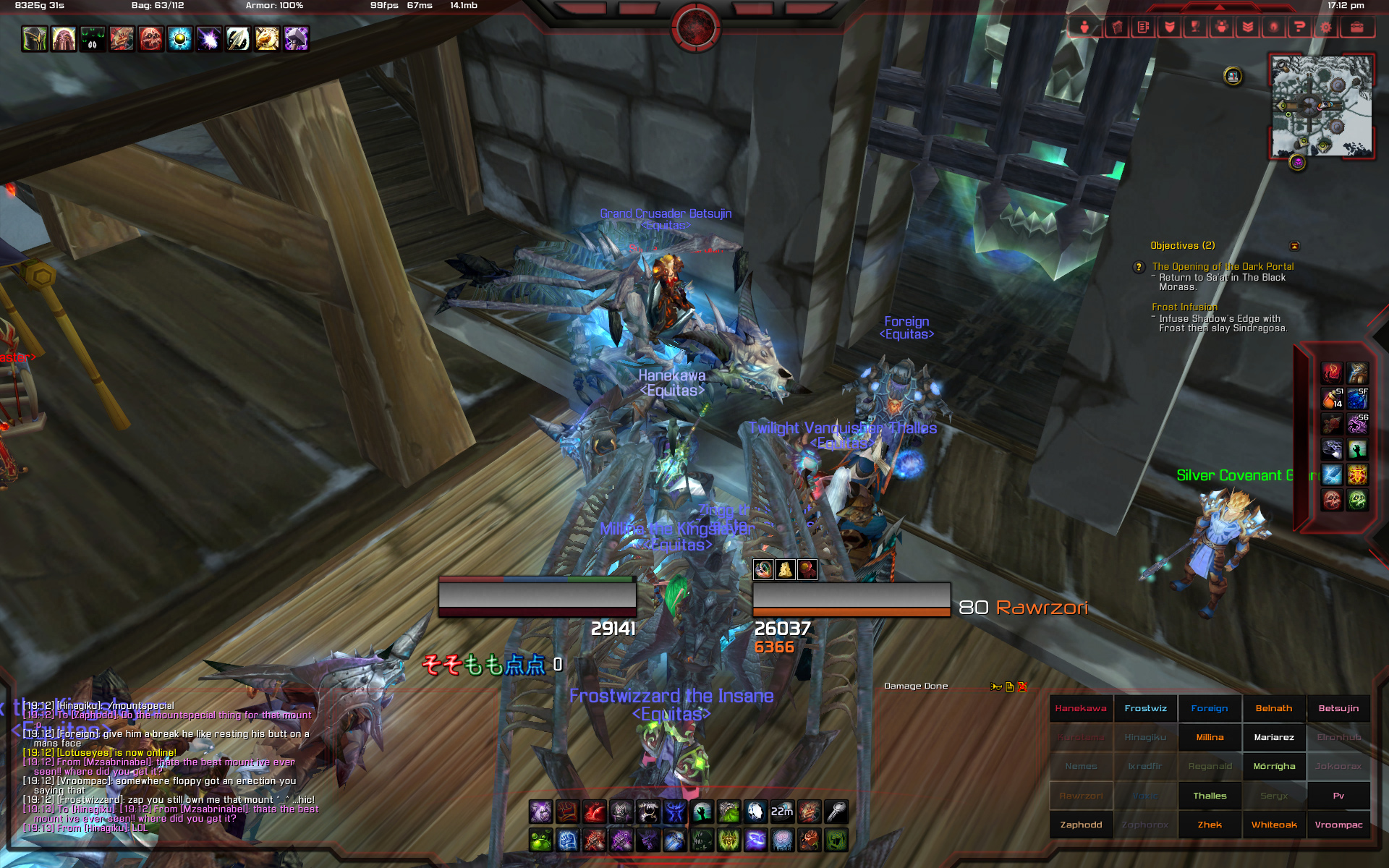This screenshot has width=1389, height=868.
Task: Open the toolbox bags button
Action: click(x=1356, y=27)
